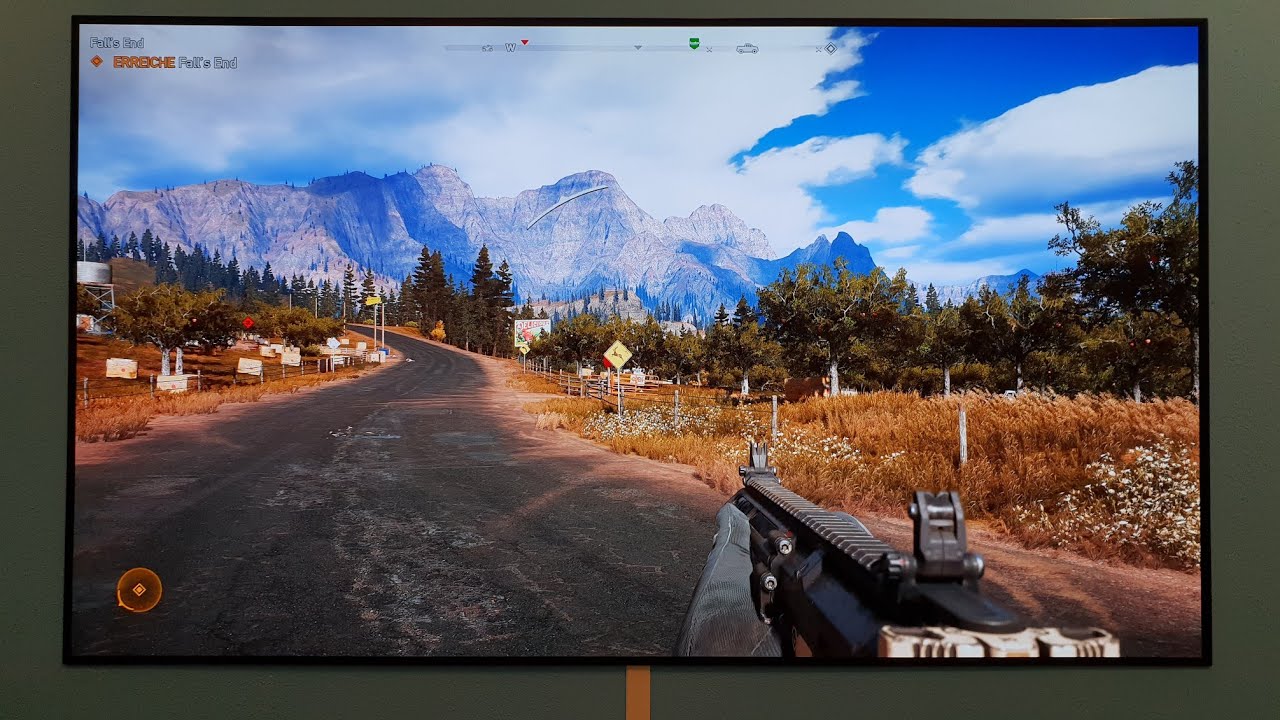Select the orange diamond objective marker icon
This screenshot has height=720, width=1280.
pos(98,59)
